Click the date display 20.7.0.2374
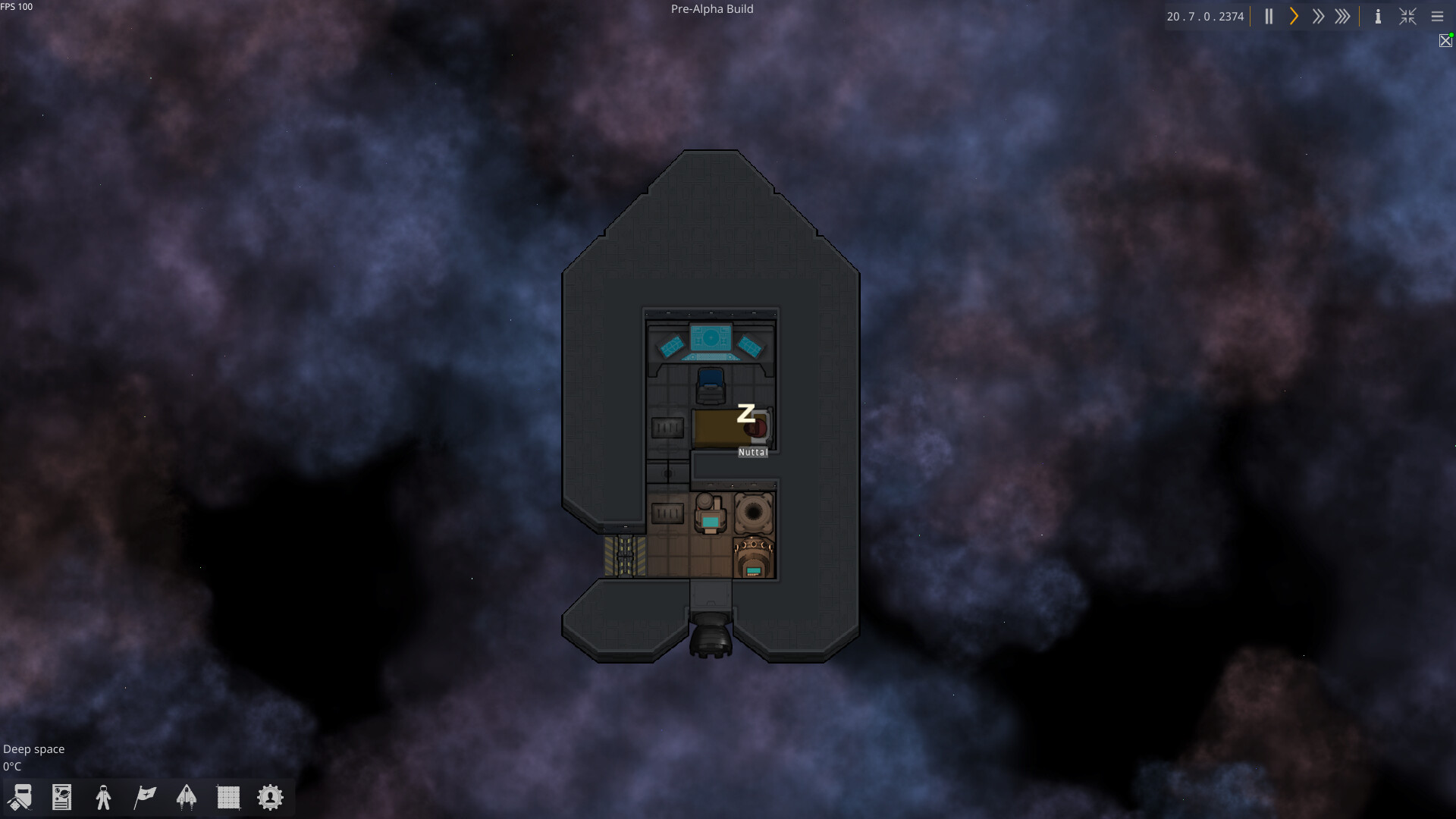The image size is (1456, 819). (1205, 15)
